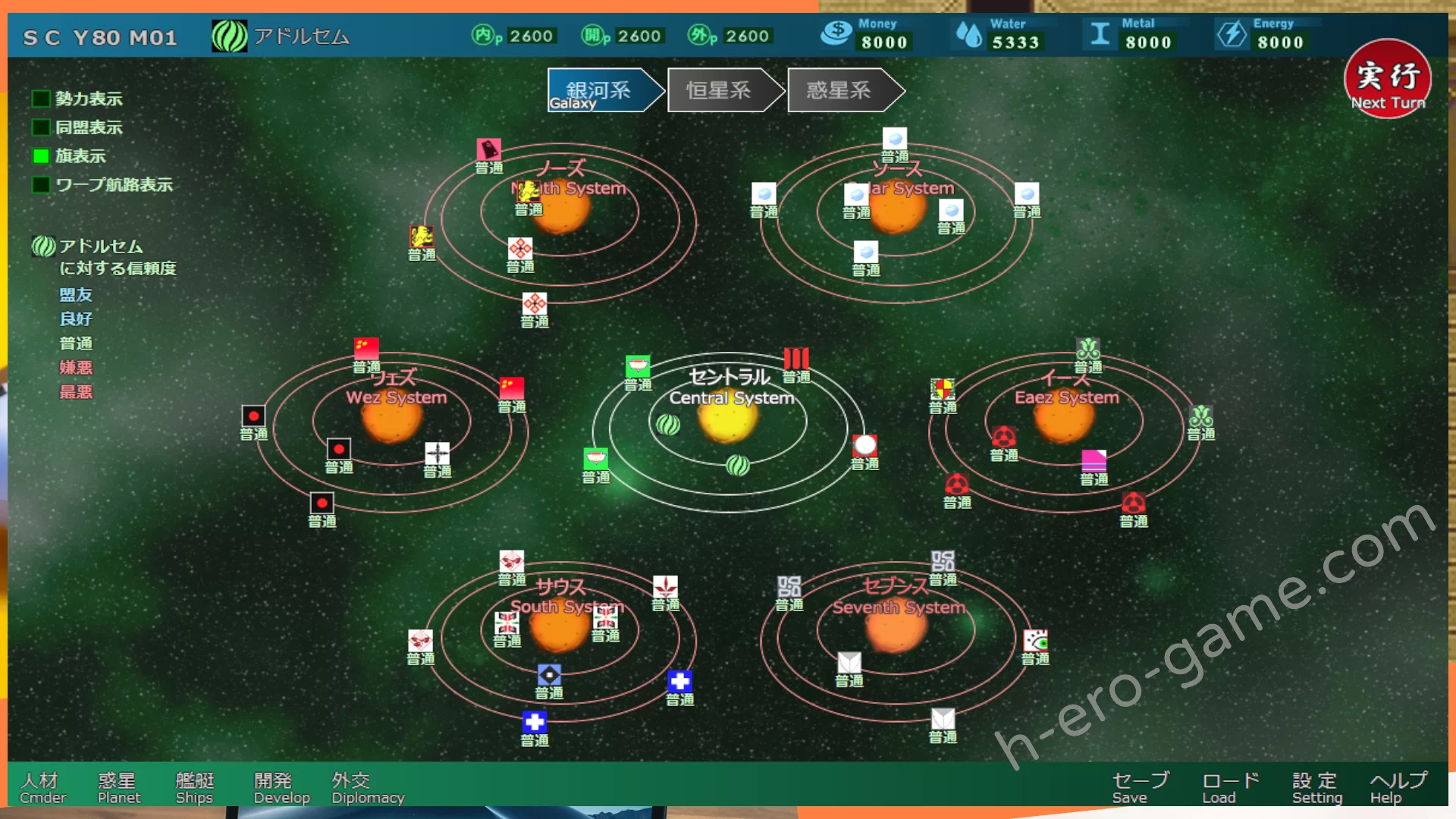
Task: Switch to the 惑星系 planet system tab
Action: click(839, 91)
